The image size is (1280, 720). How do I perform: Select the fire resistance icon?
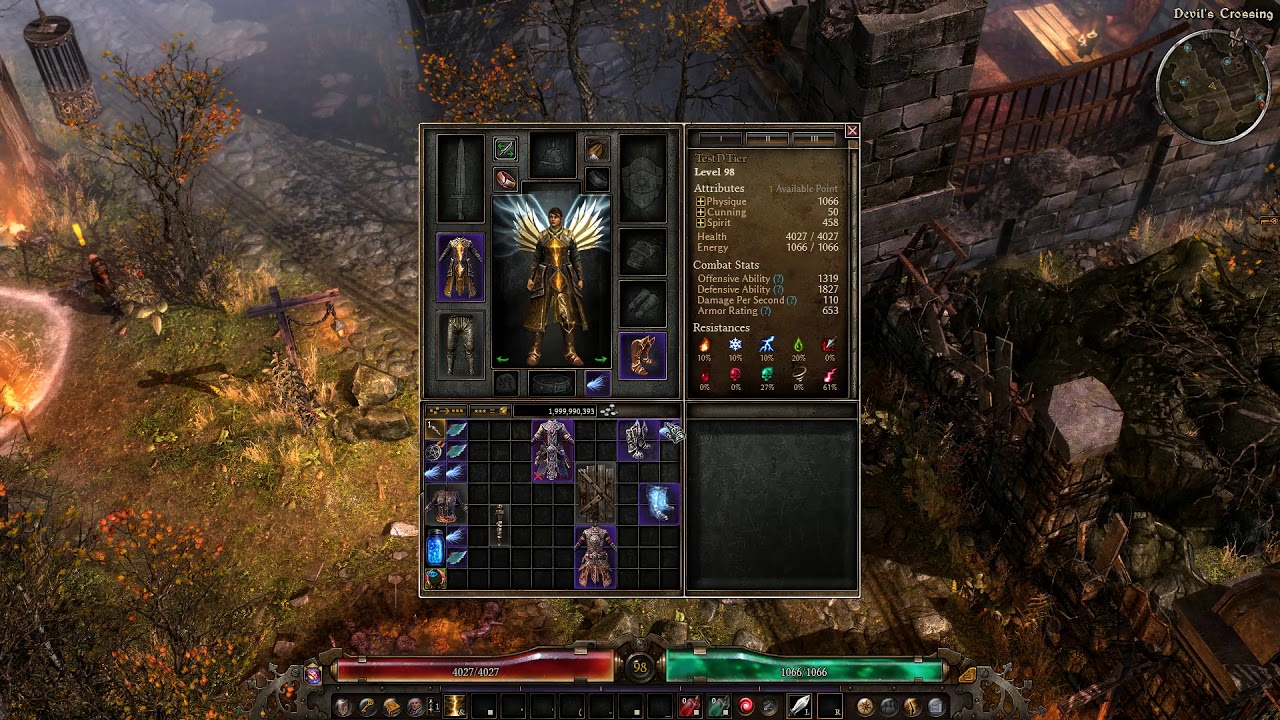704,346
